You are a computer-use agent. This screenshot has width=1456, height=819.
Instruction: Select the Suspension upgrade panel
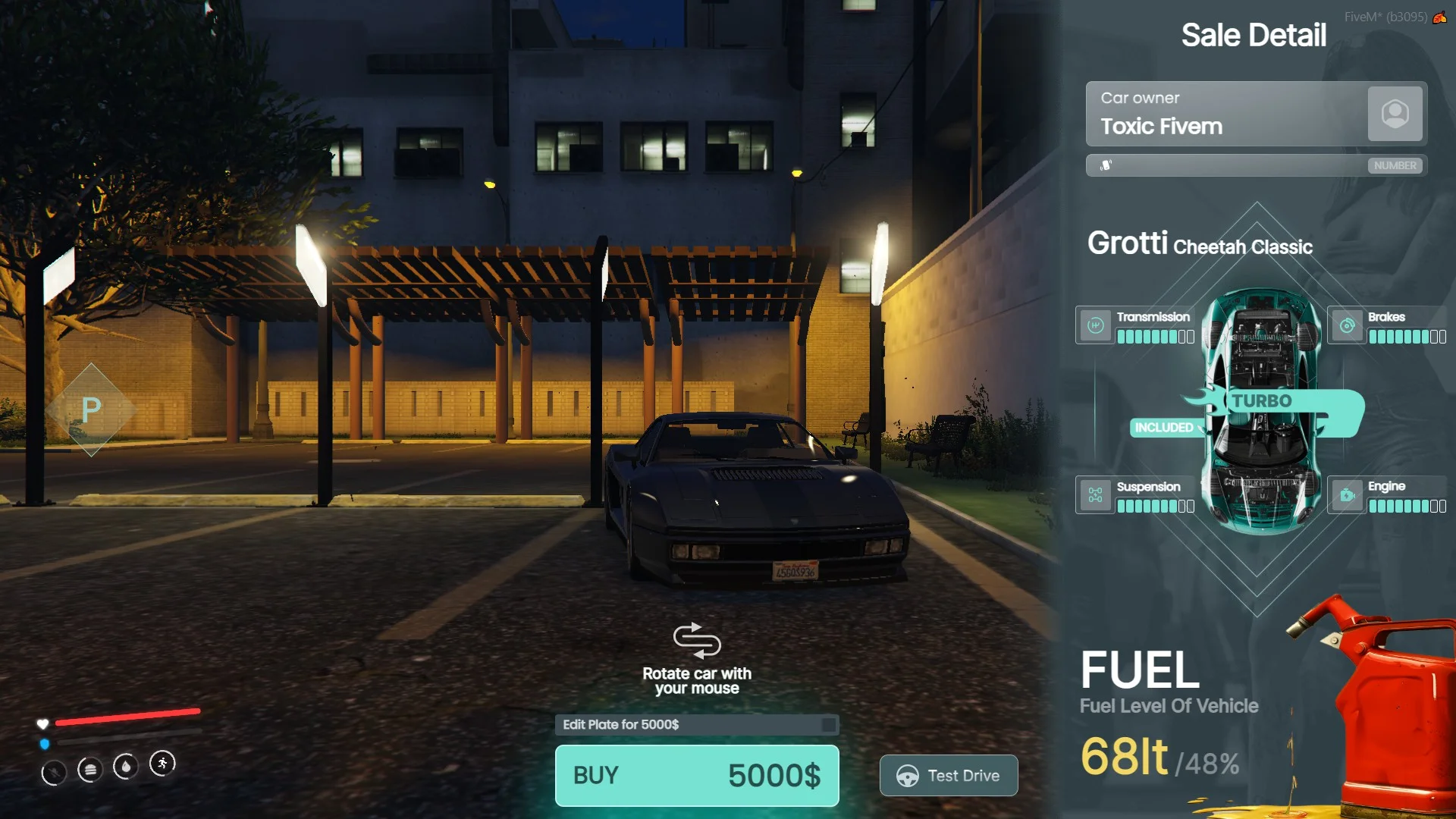pyautogui.click(x=1135, y=495)
